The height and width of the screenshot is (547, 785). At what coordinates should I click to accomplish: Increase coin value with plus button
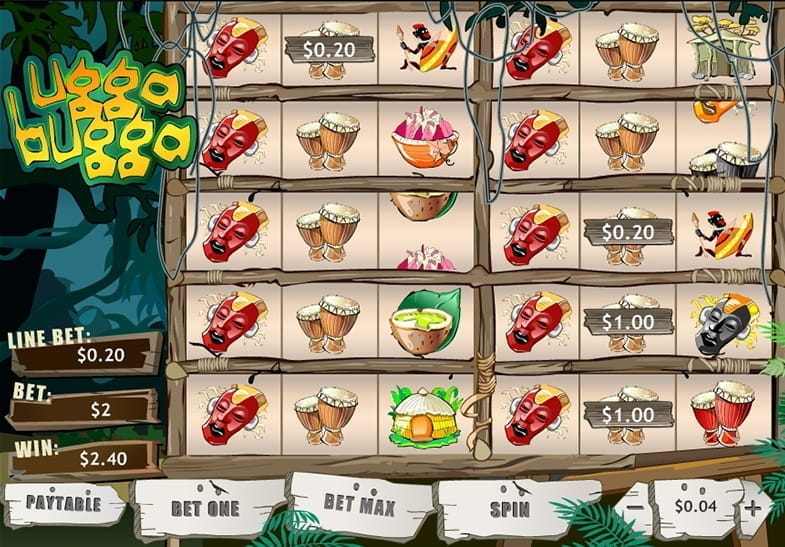[752, 507]
